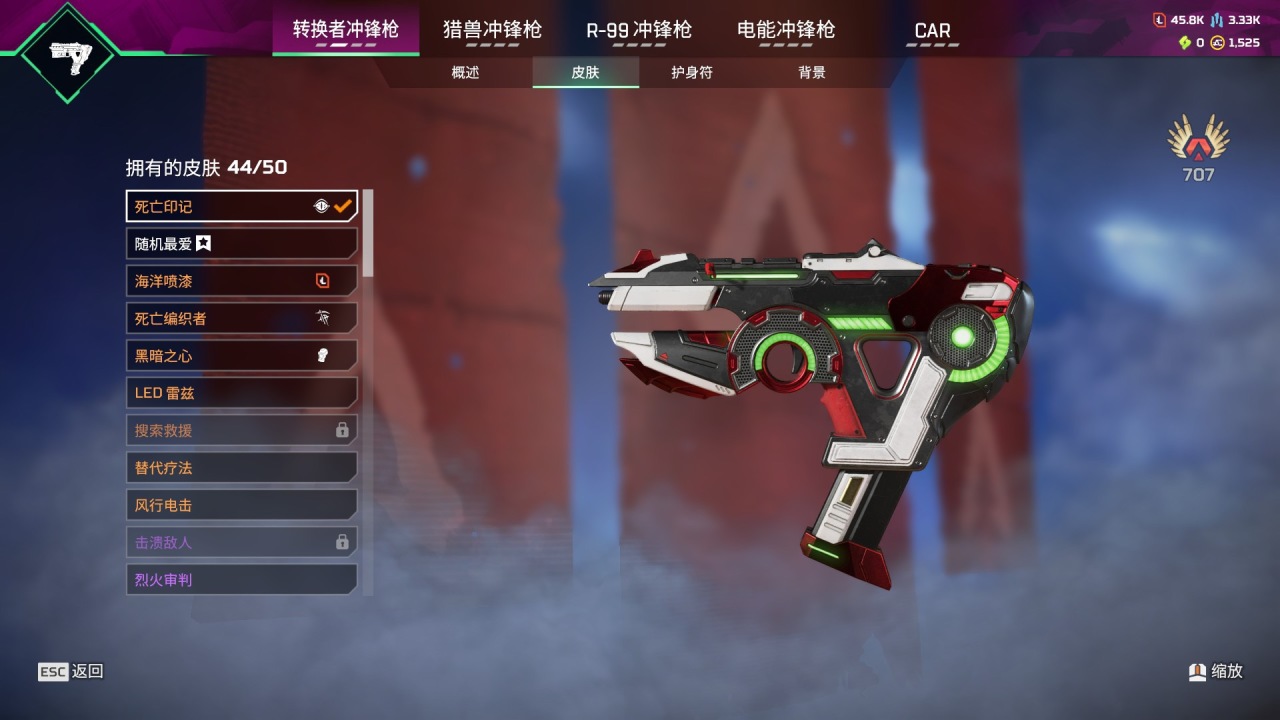1280x720 pixels.
Task: Select the 死亡编织者 skin
Action: 241,318
